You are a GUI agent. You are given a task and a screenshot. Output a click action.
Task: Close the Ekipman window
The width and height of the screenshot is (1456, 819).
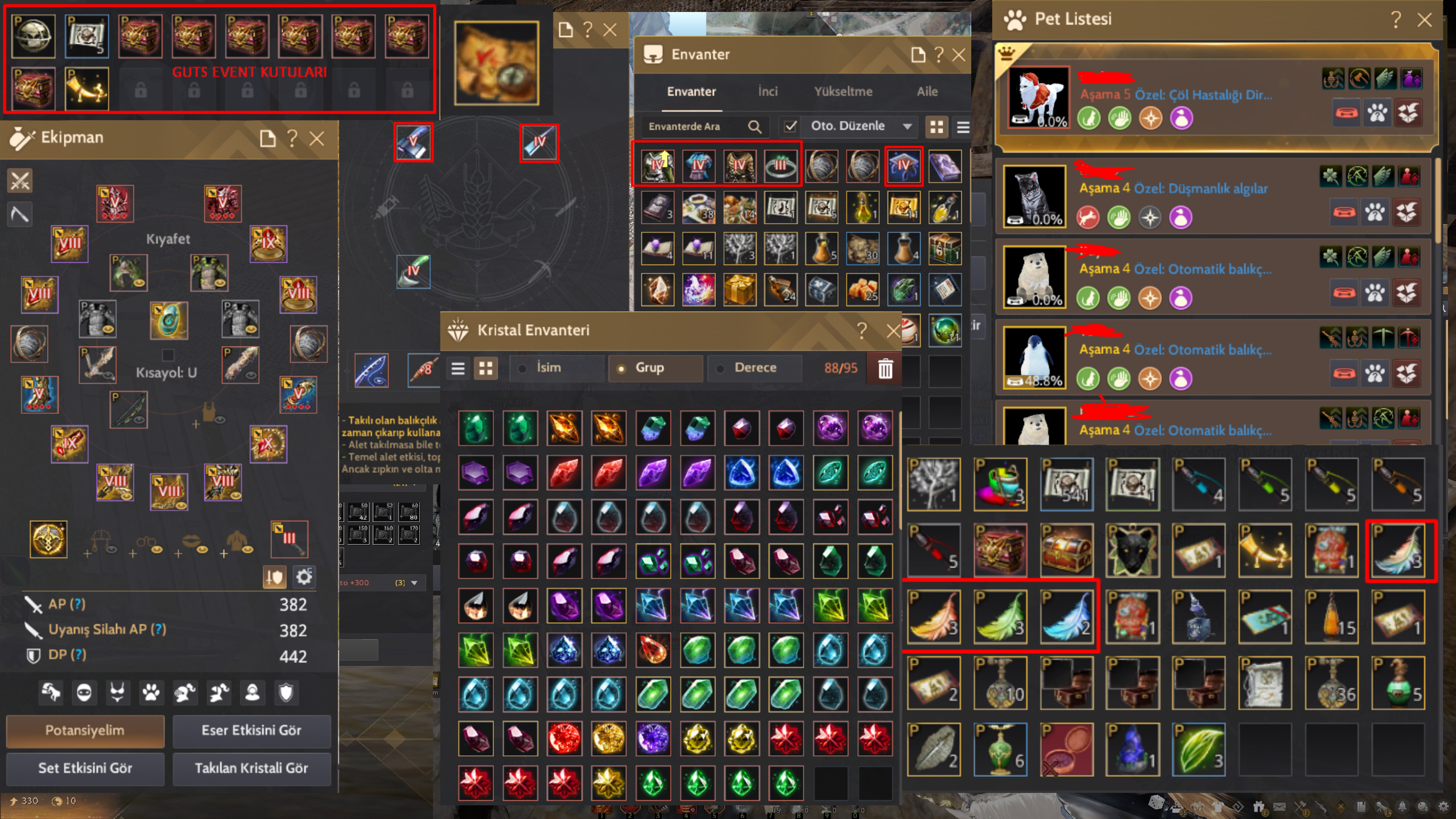coord(317,138)
